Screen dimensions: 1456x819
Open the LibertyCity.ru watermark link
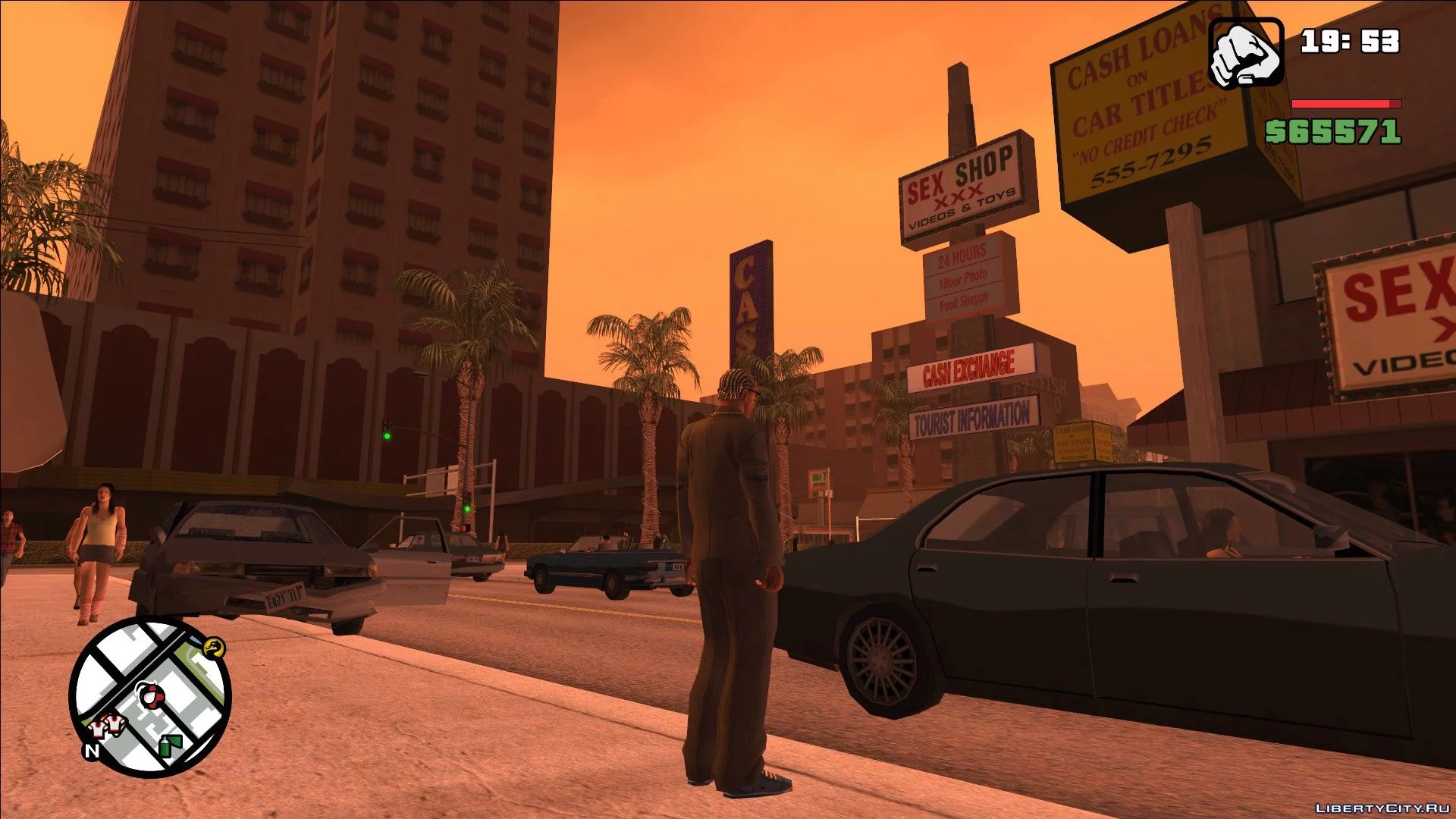(x=1382, y=808)
